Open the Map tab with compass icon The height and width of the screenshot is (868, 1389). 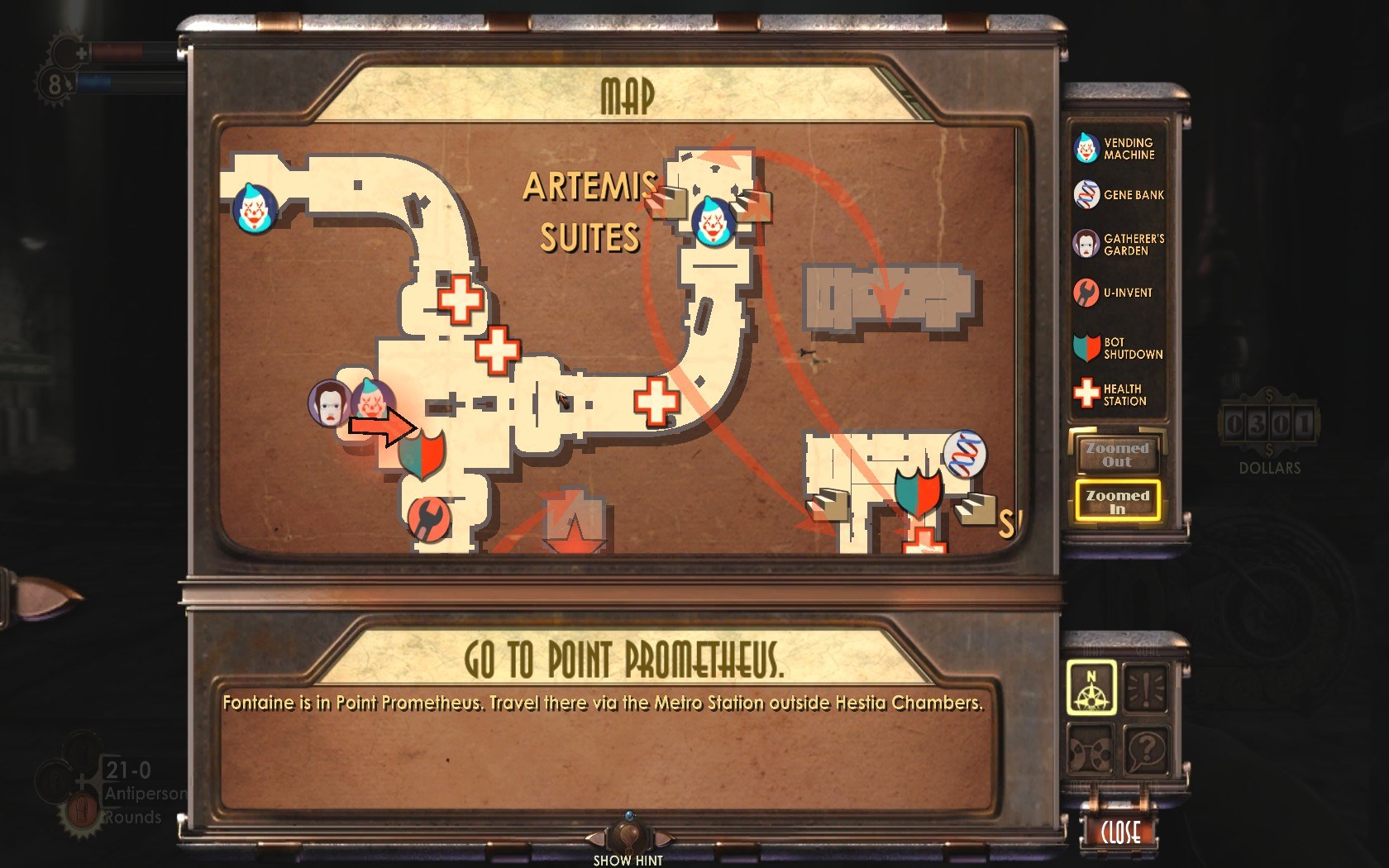[x=1091, y=688]
